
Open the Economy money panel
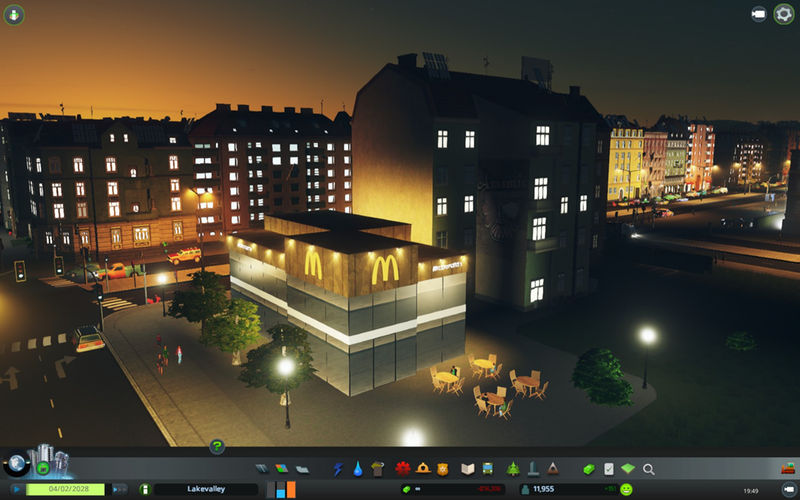click(x=589, y=468)
